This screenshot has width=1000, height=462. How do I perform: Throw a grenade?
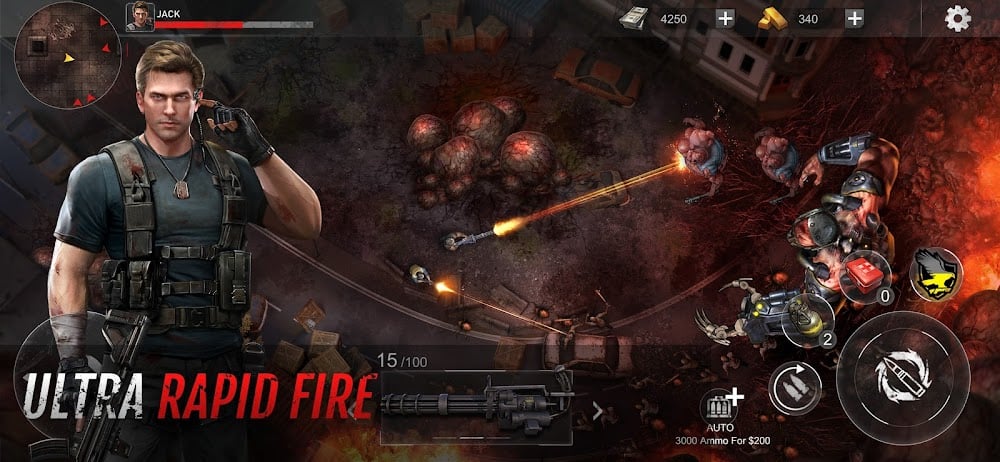pos(808,318)
